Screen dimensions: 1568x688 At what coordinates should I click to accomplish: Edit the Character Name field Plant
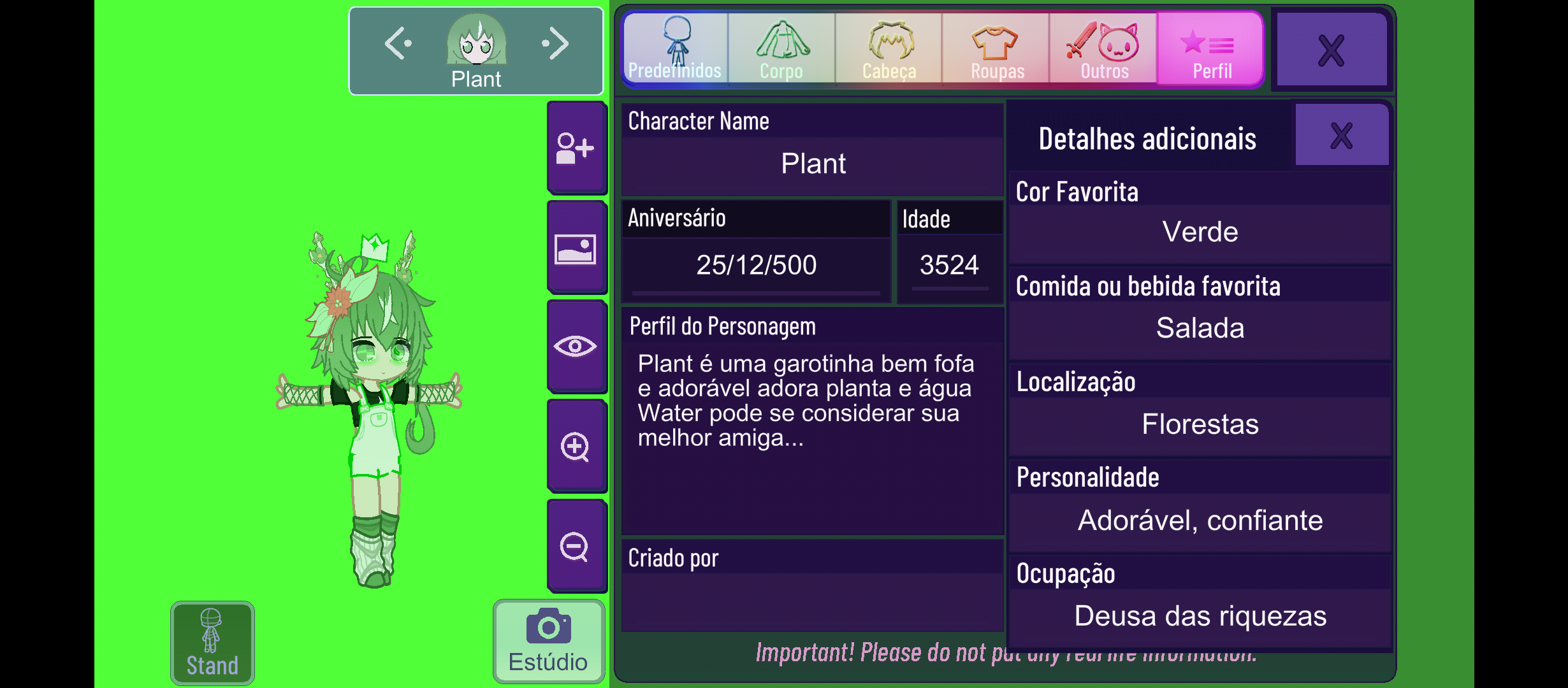(813, 164)
